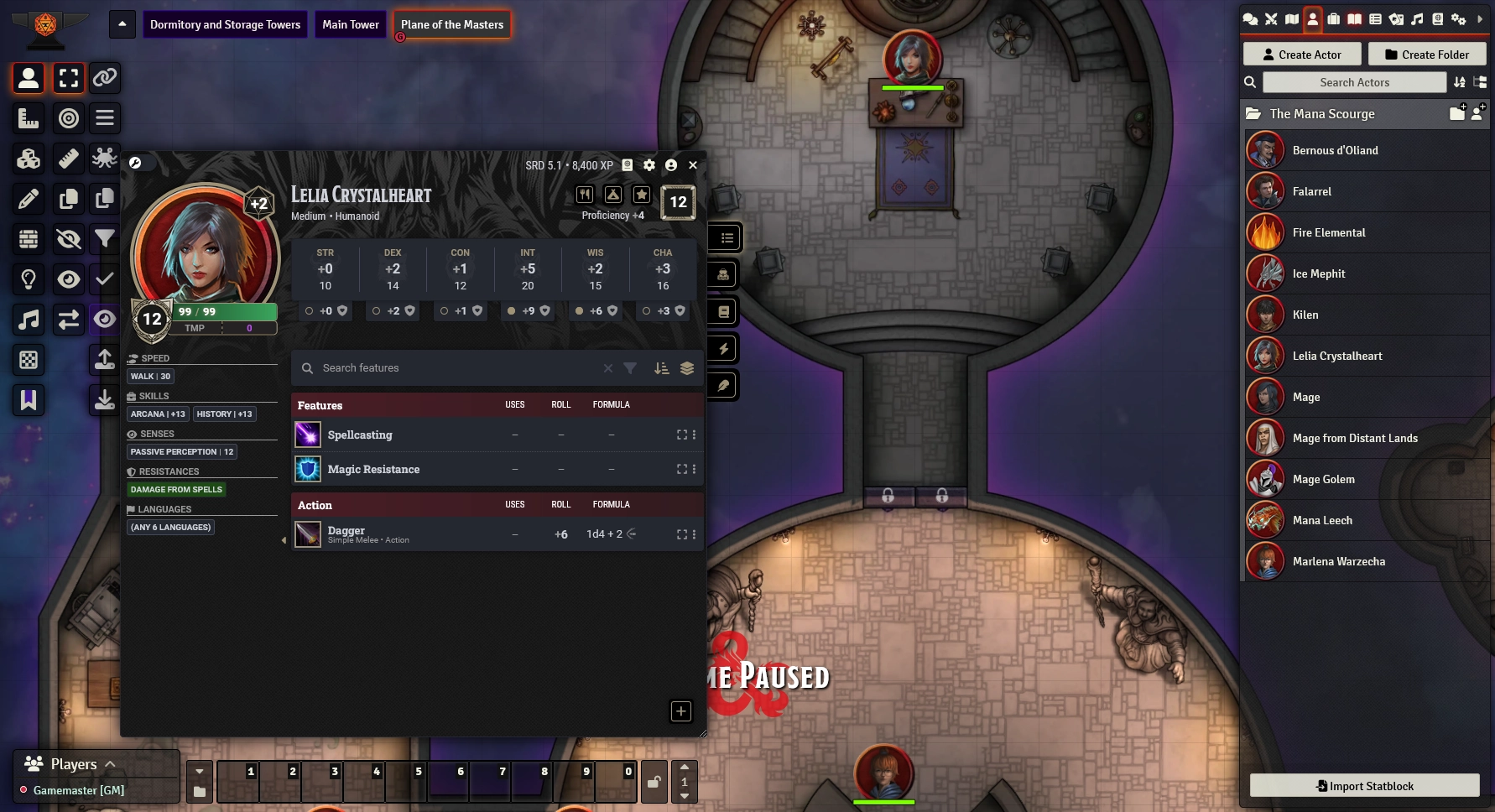This screenshot has height=812, width=1495.
Task: Open Magic Resistance feature entry
Action: 373,469
